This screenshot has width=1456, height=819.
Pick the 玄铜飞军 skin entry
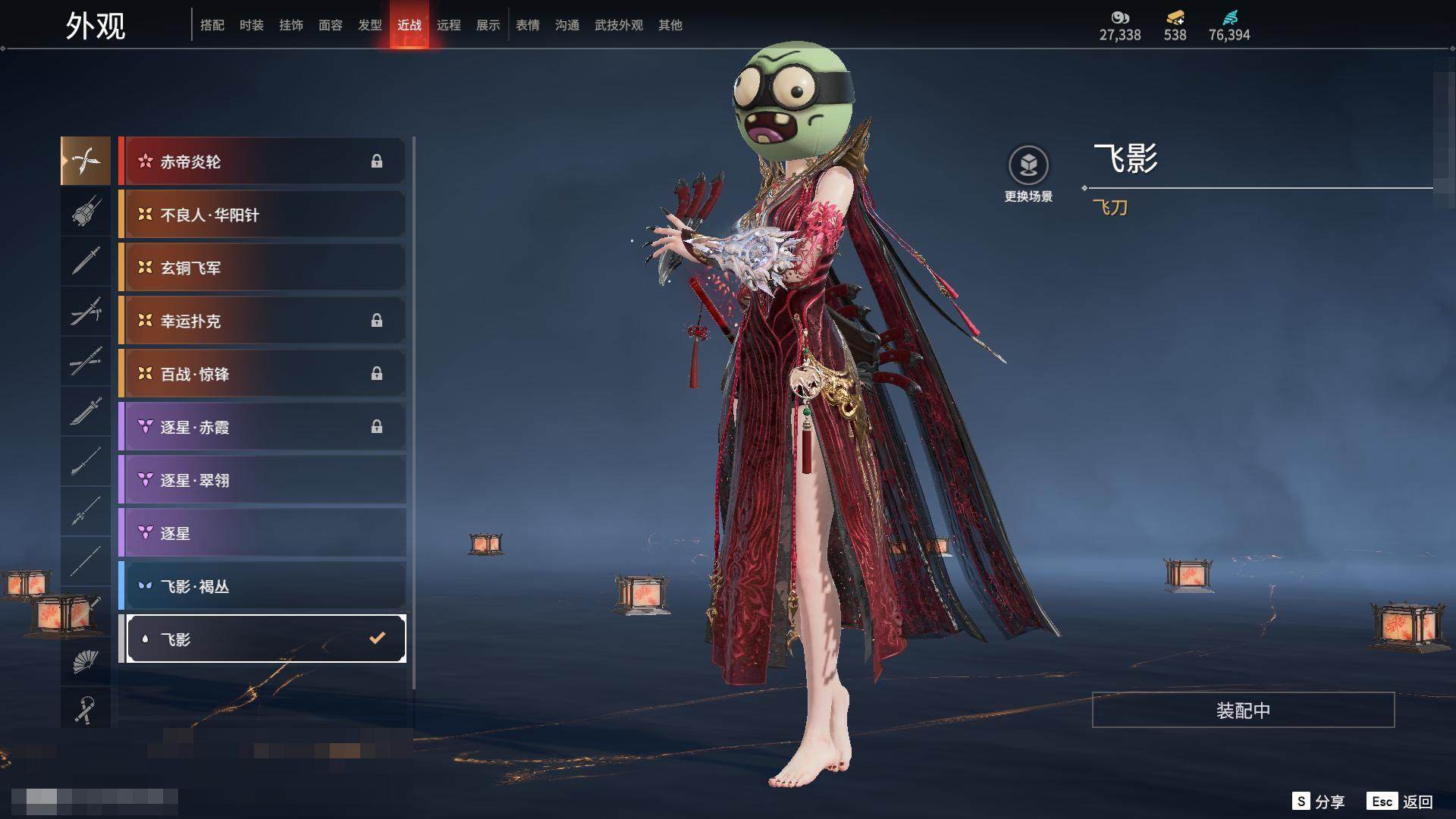(x=262, y=268)
